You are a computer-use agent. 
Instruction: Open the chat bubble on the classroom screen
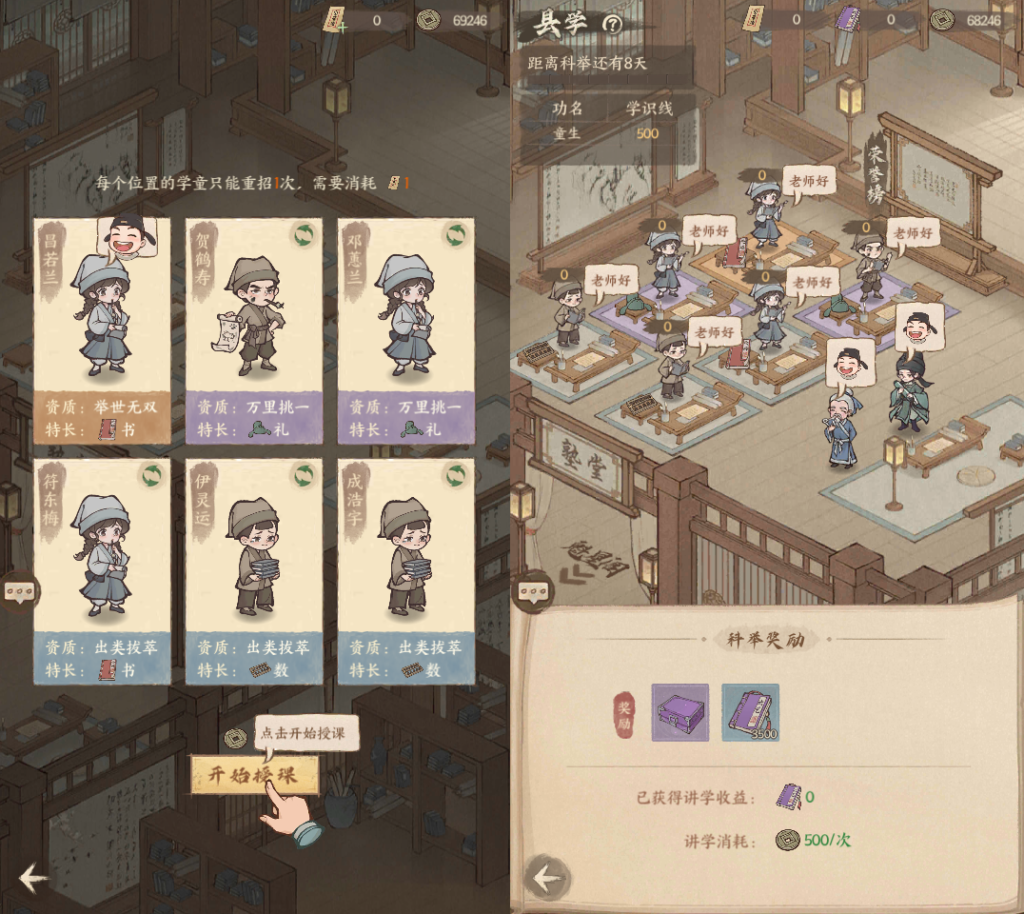point(534,592)
